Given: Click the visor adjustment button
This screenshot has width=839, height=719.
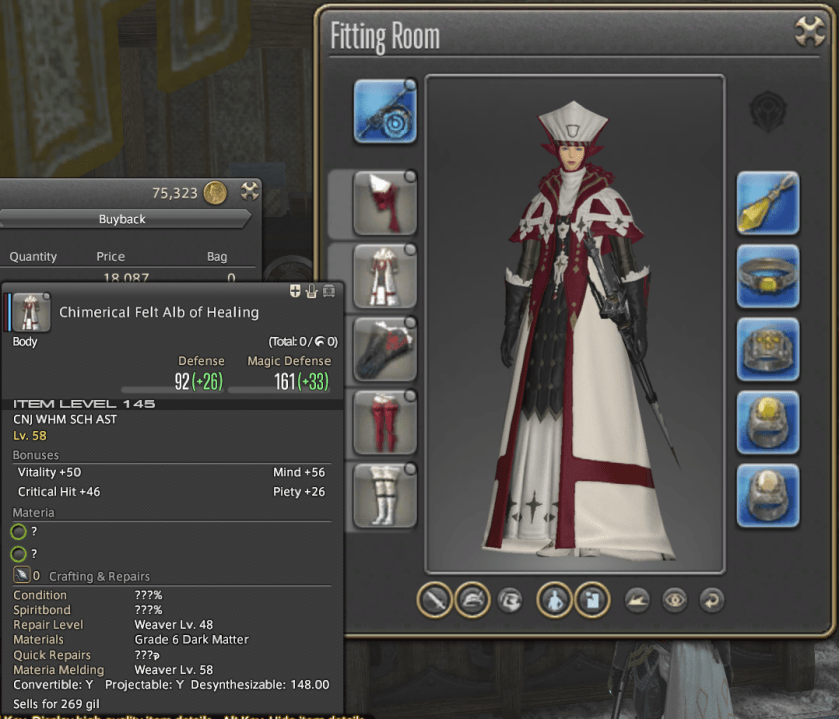Looking at the screenshot, I should [510, 600].
